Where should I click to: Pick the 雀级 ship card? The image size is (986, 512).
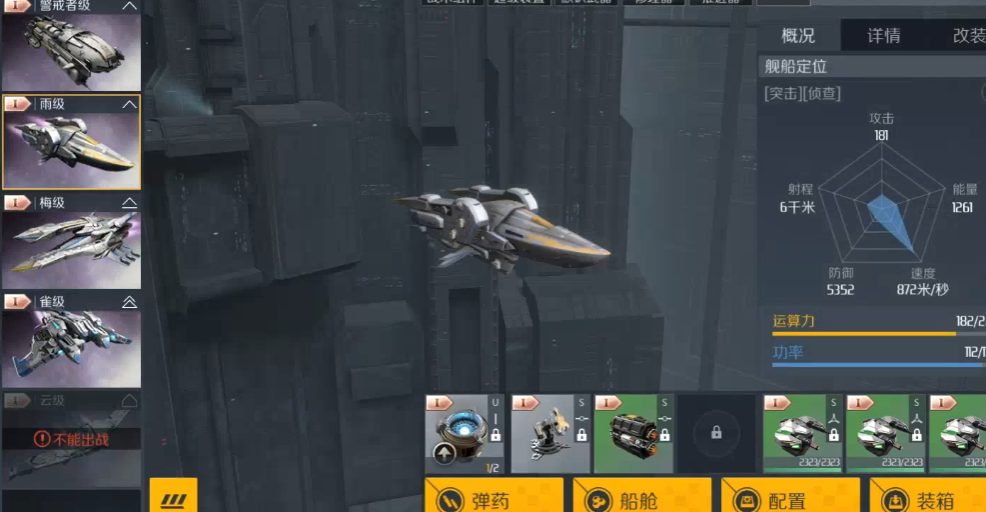[x=71, y=339]
